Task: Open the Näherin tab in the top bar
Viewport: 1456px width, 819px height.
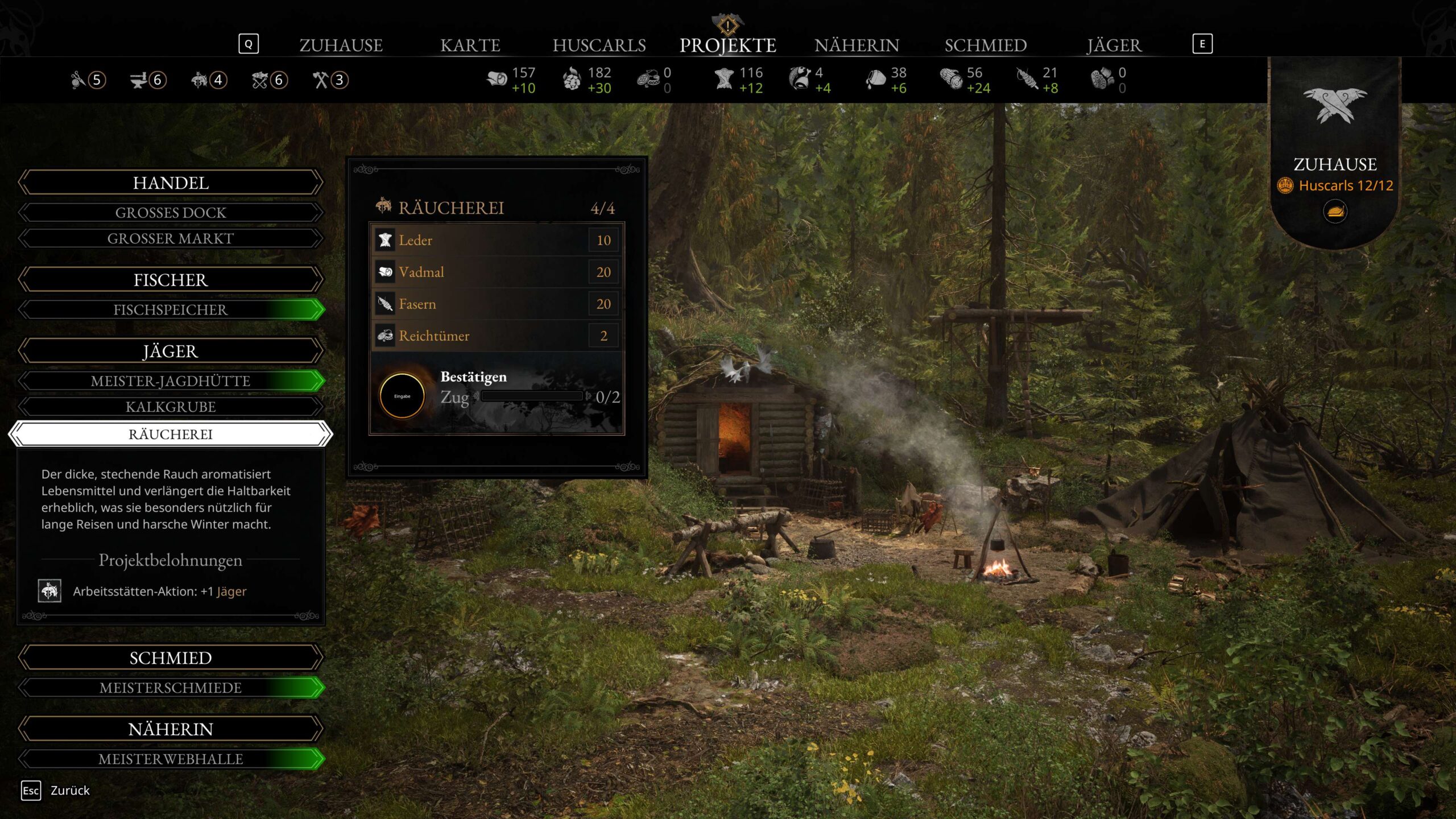Action: (x=857, y=45)
